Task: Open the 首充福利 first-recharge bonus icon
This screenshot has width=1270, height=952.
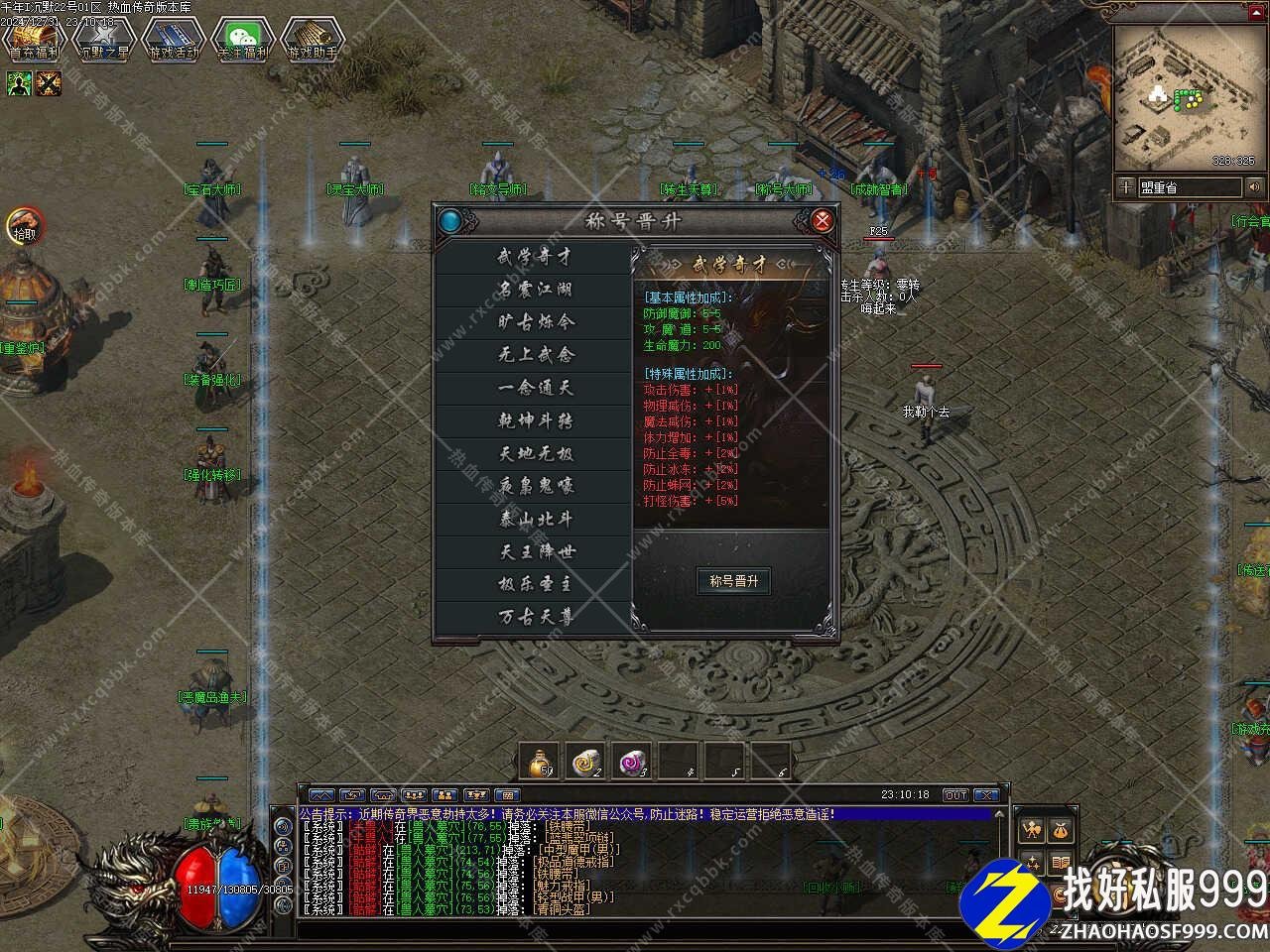Action: pos(35,40)
